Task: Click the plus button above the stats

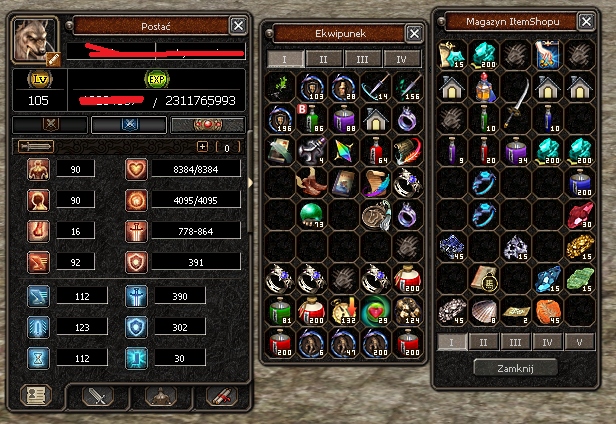Action: click(x=202, y=146)
